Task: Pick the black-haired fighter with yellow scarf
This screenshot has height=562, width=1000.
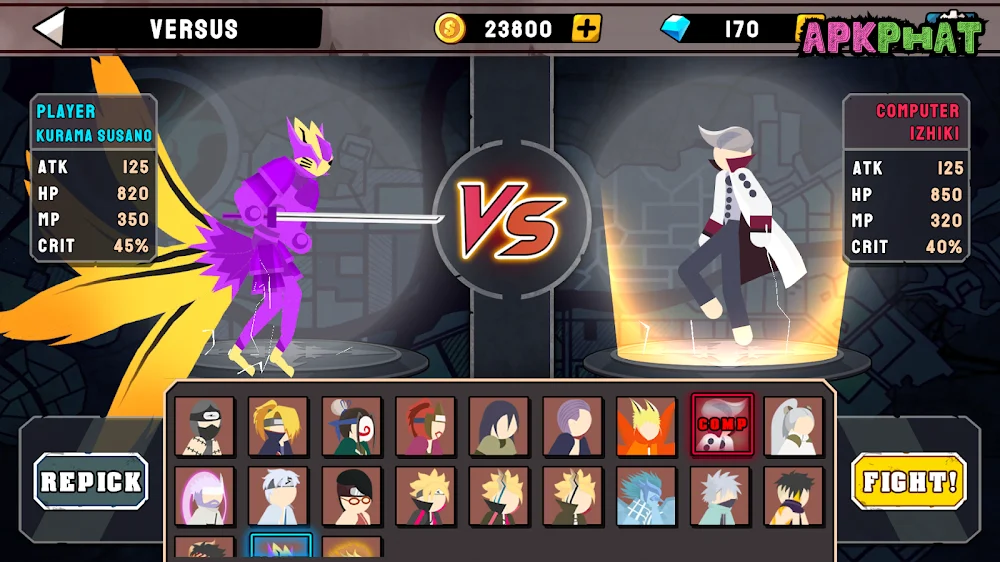Action: pyautogui.click(x=794, y=496)
